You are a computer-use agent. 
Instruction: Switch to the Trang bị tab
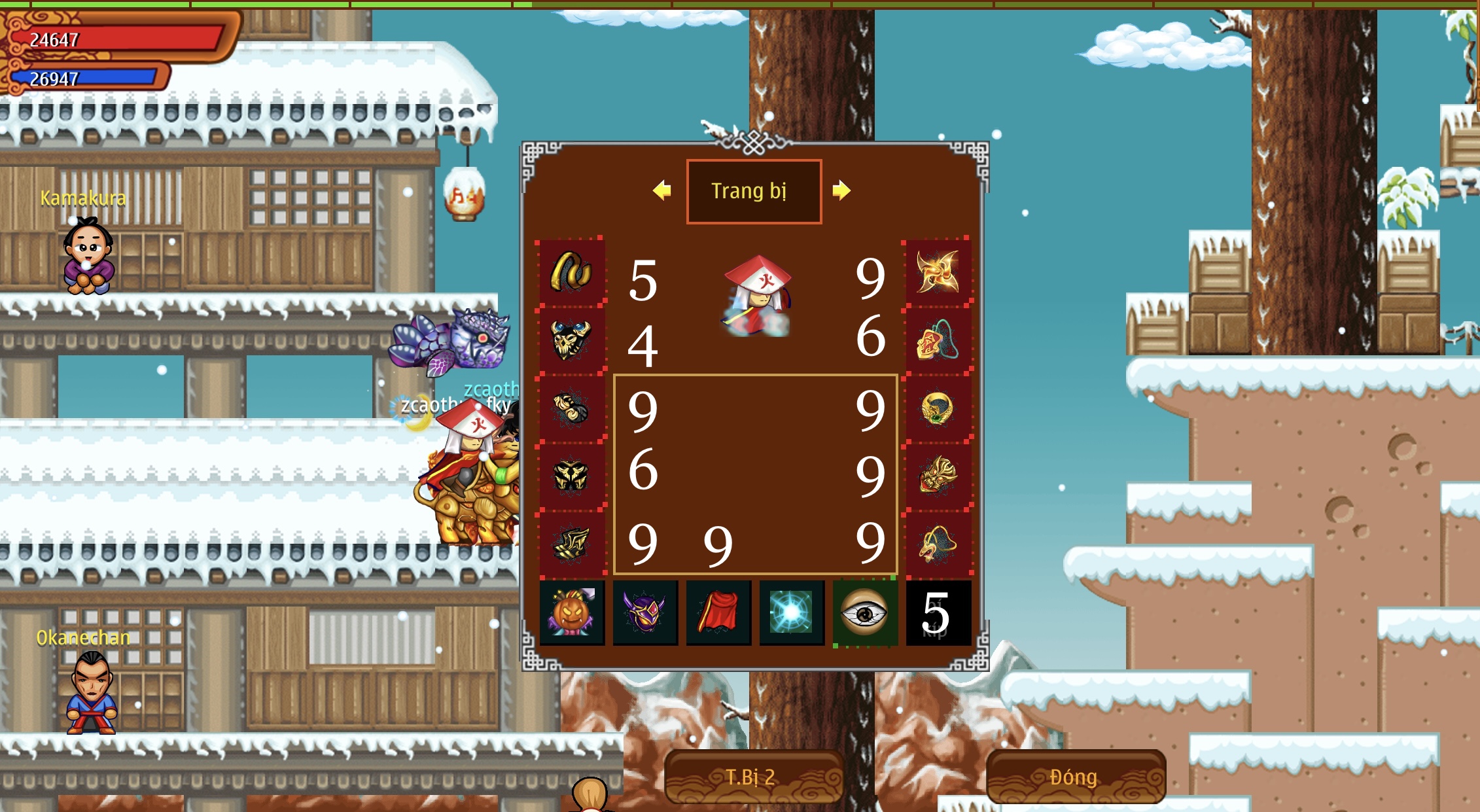pos(754,190)
